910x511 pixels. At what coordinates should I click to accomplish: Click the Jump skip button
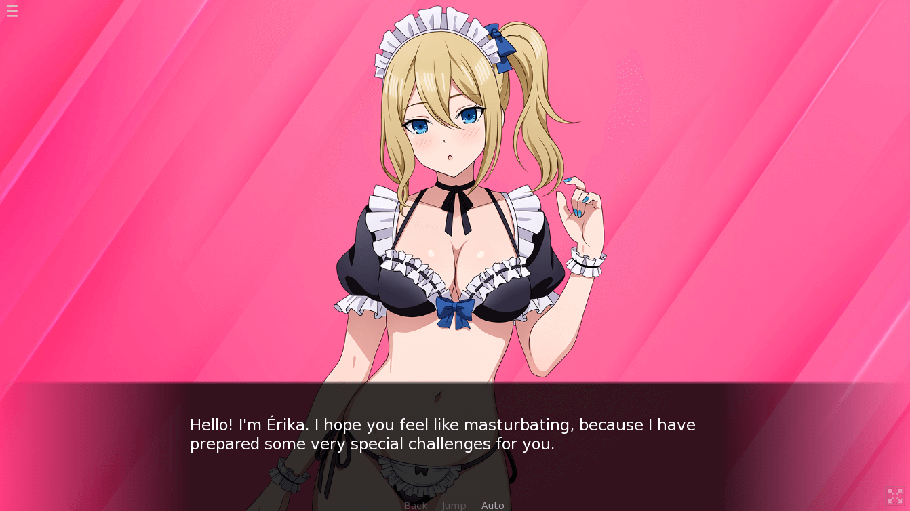coord(453,505)
